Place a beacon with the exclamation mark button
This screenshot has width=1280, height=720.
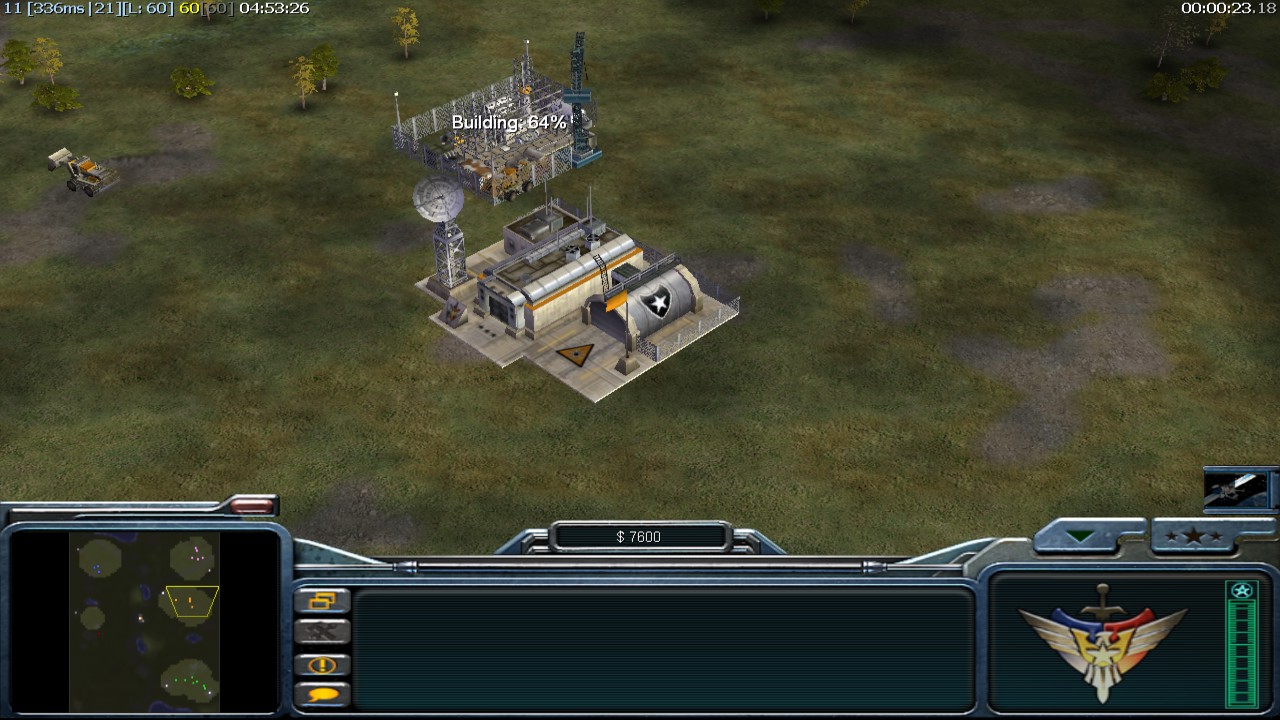click(323, 665)
